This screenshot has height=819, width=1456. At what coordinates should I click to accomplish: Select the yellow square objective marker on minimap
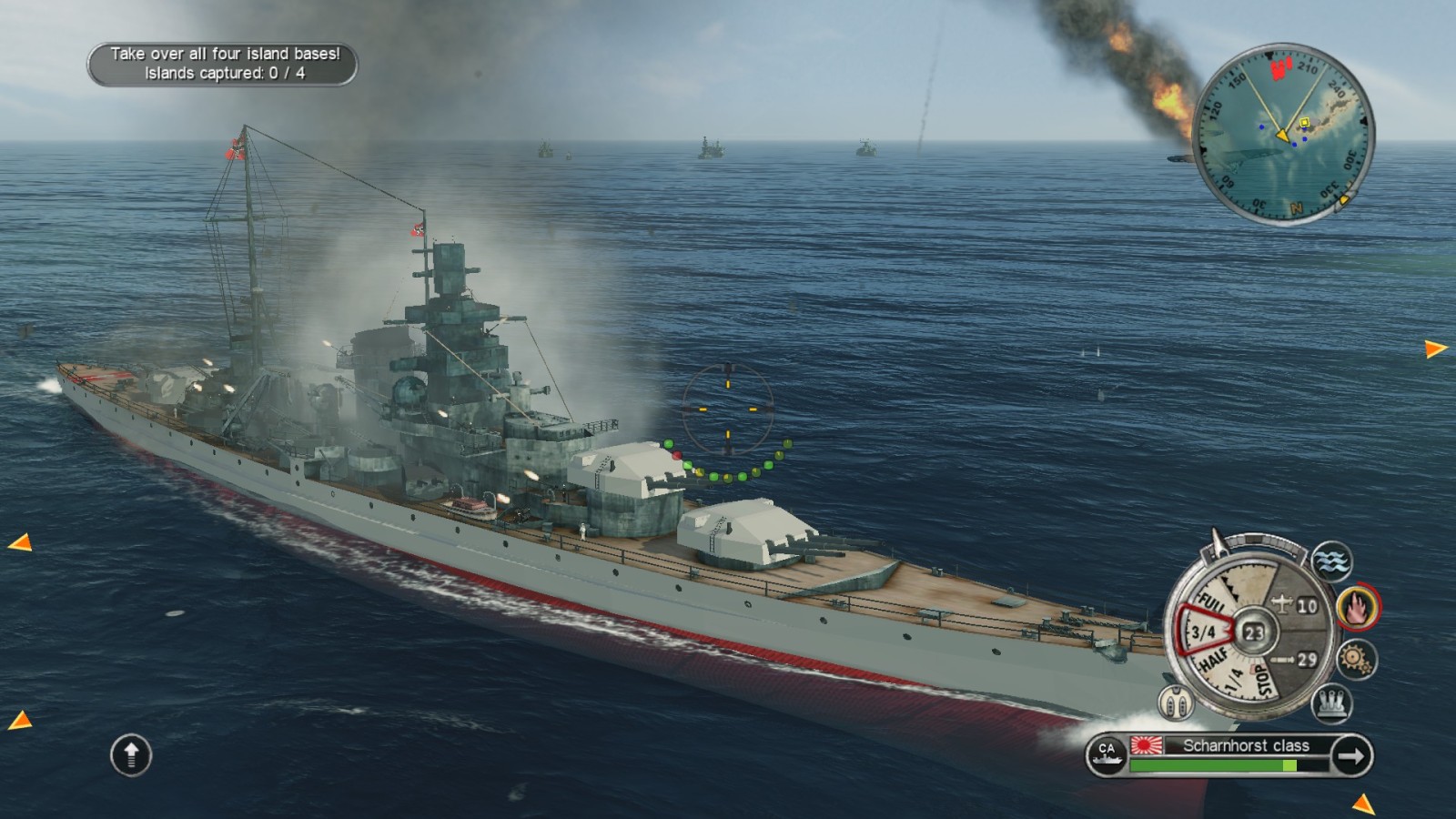[1304, 122]
